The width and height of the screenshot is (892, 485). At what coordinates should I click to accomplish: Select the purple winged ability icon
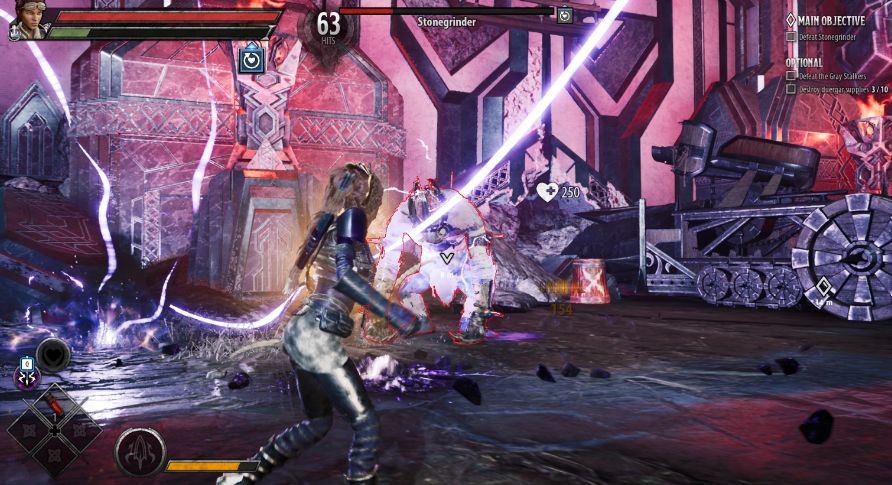click(x=26, y=375)
